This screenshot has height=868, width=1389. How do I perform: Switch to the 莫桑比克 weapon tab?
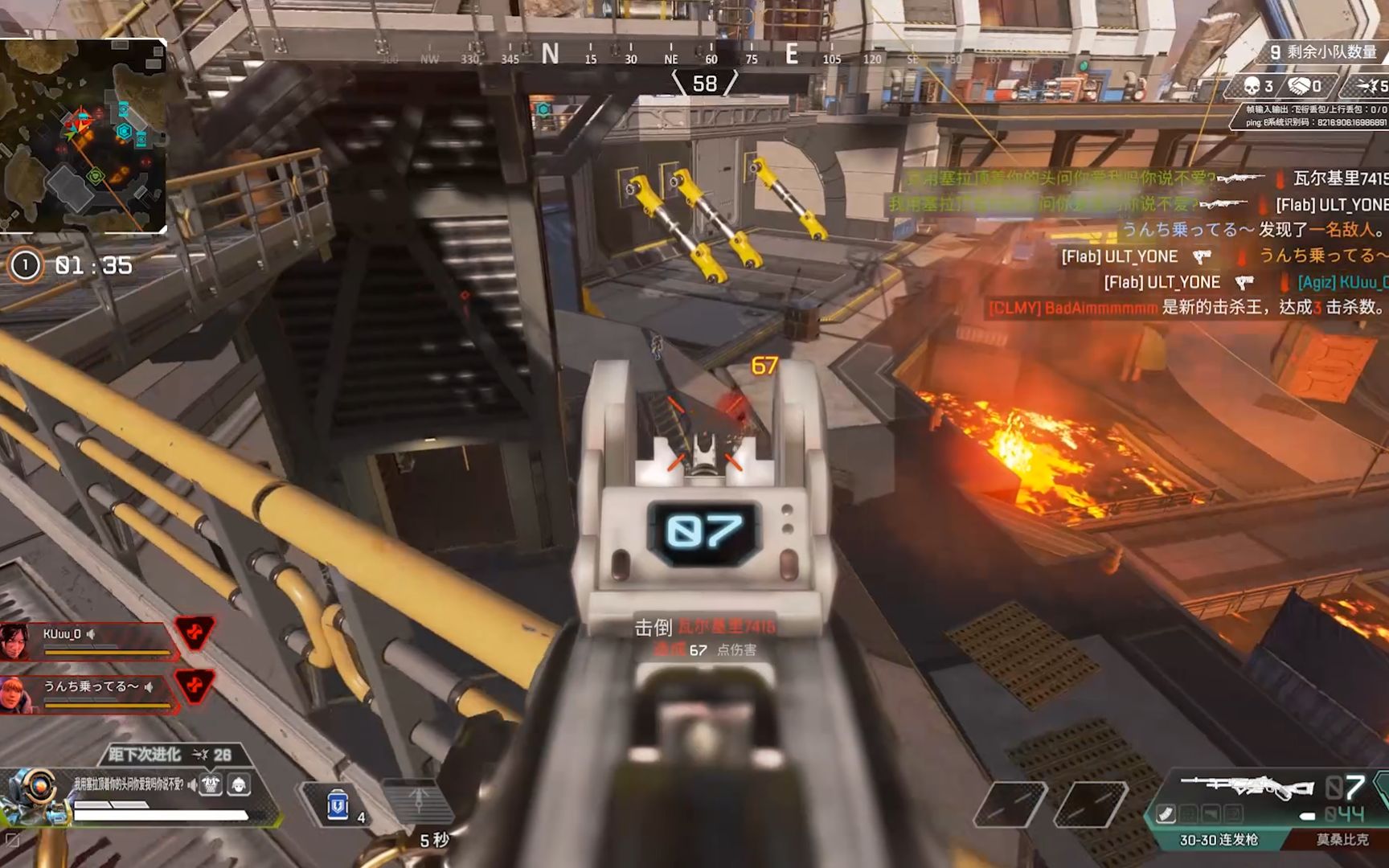coord(1341,840)
